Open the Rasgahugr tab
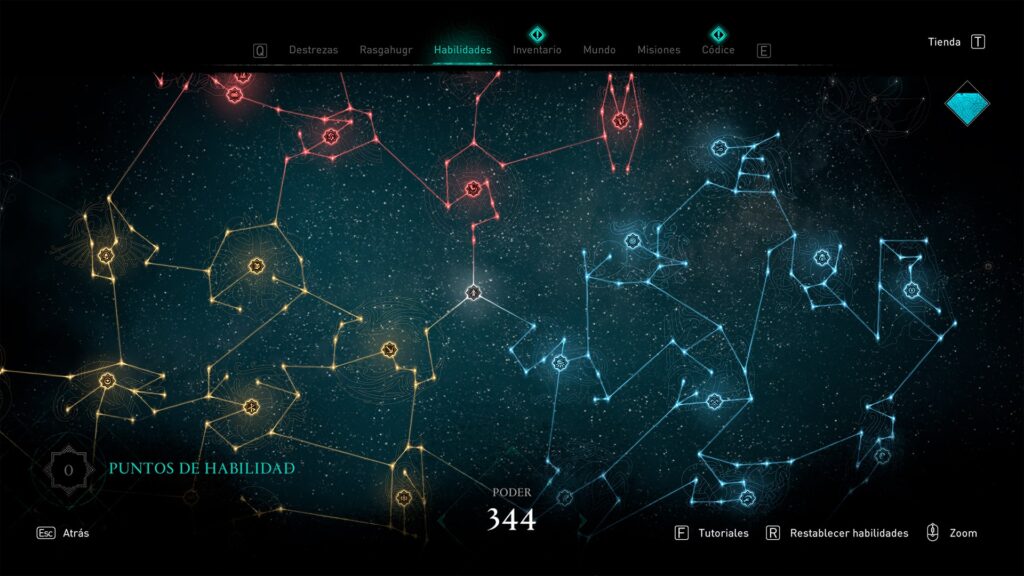This screenshot has width=1024, height=576. [x=385, y=50]
